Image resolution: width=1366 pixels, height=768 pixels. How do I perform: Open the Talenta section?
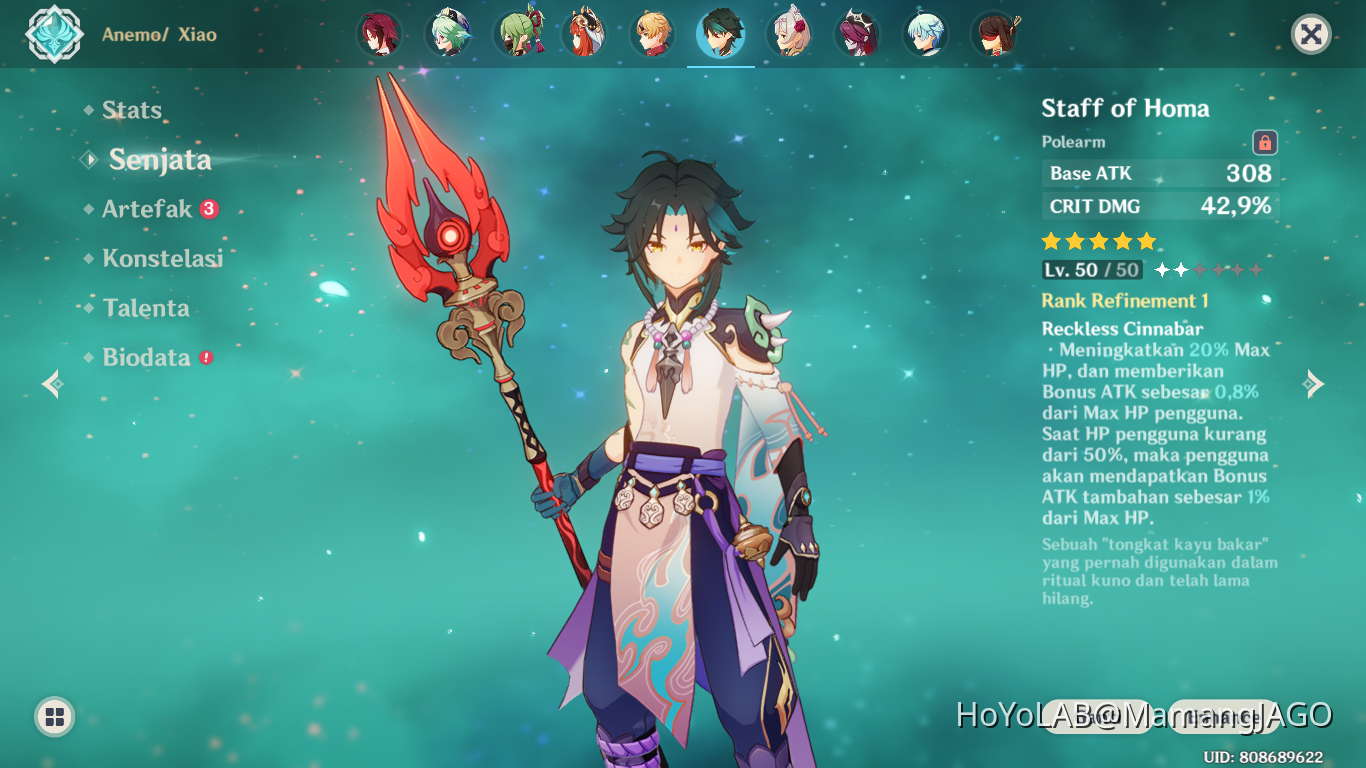click(146, 308)
